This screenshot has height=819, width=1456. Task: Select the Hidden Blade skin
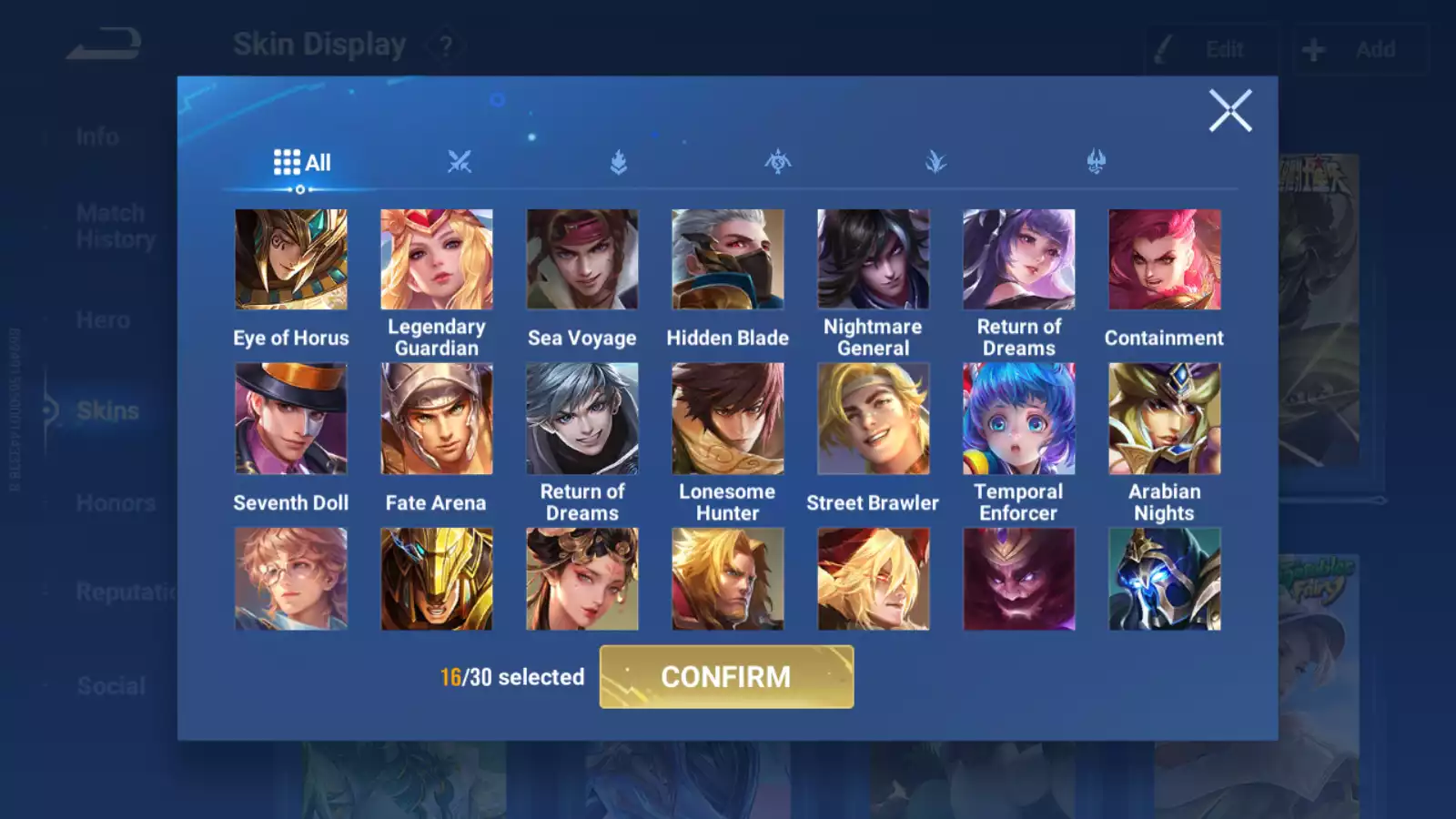click(x=728, y=260)
